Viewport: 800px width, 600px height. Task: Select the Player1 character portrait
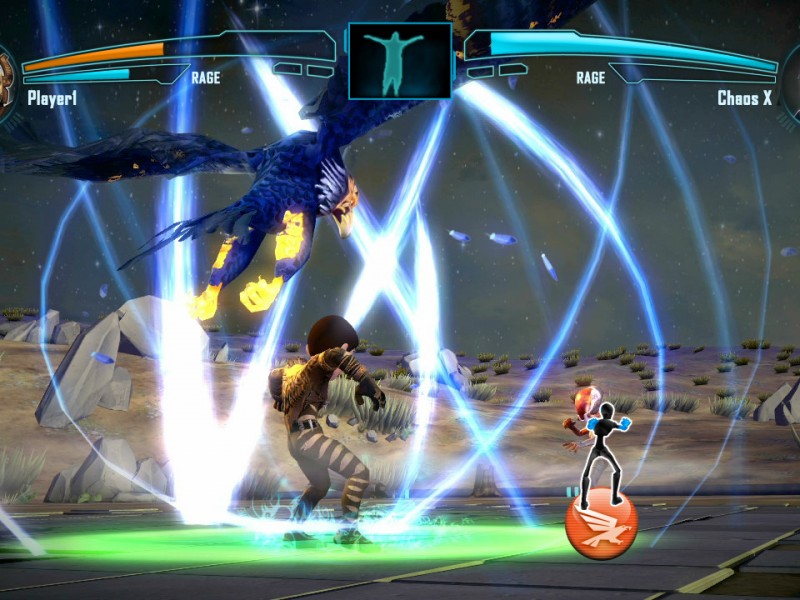tap(7, 82)
